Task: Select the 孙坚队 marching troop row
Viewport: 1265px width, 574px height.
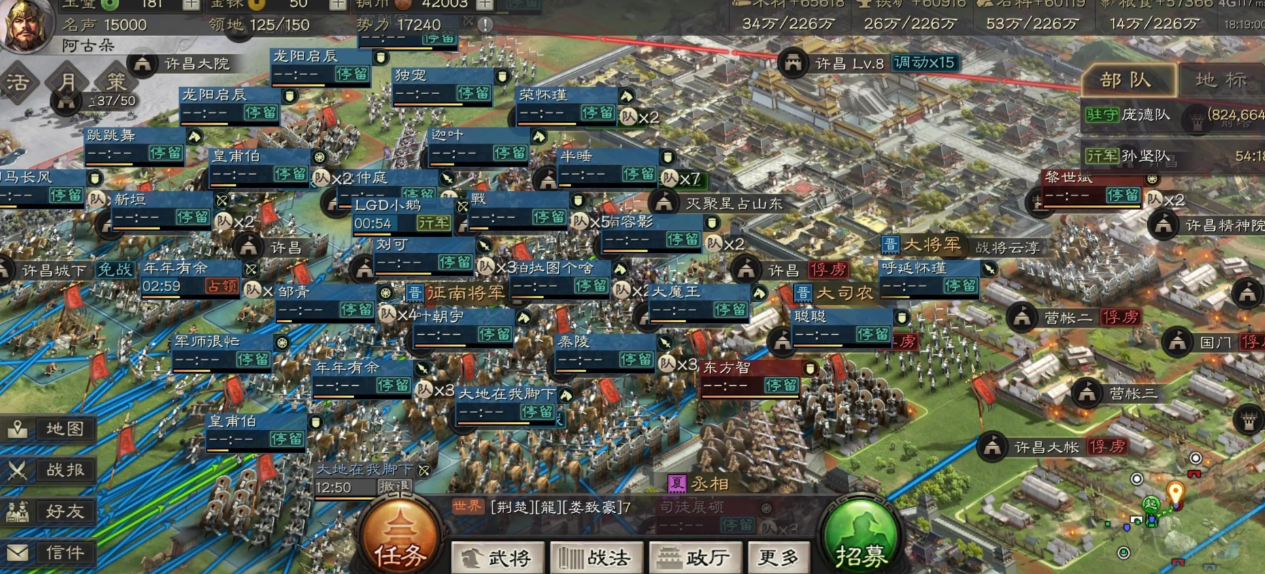Action: tap(1172, 156)
